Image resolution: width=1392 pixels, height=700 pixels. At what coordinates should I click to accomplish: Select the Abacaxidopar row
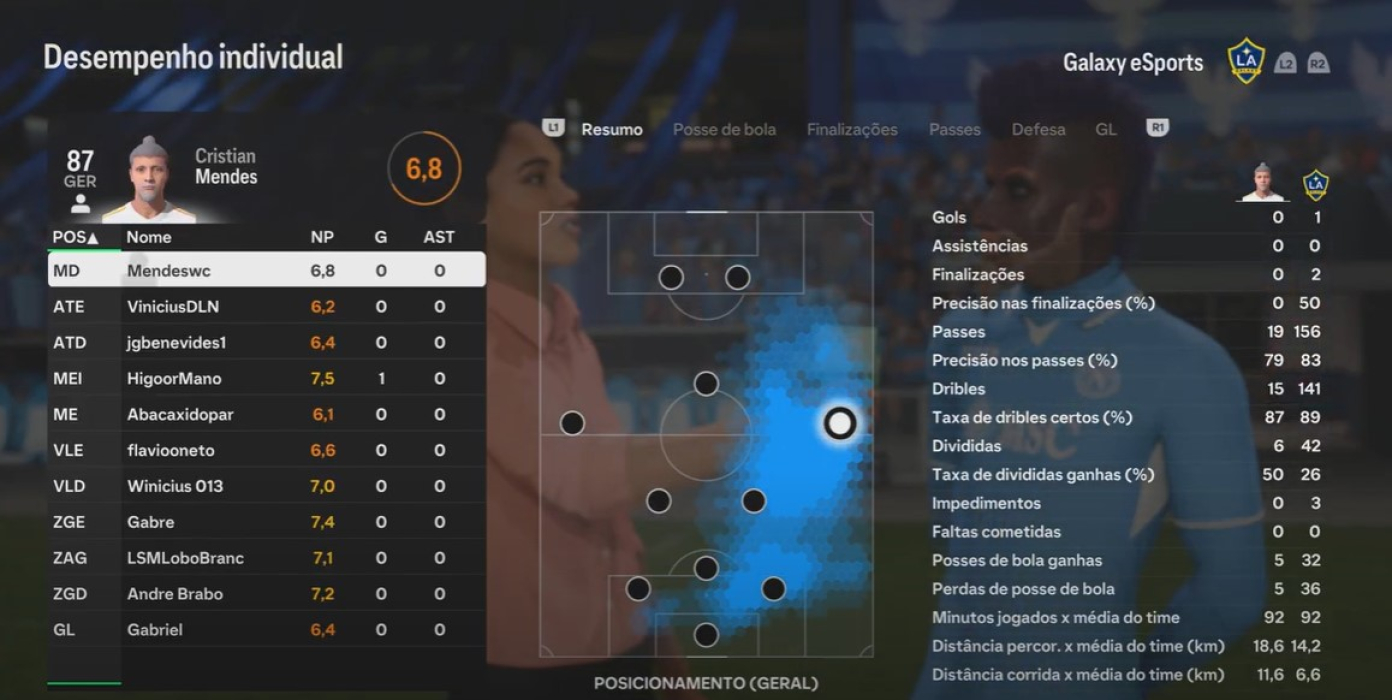pyautogui.click(x=266, y=414)
